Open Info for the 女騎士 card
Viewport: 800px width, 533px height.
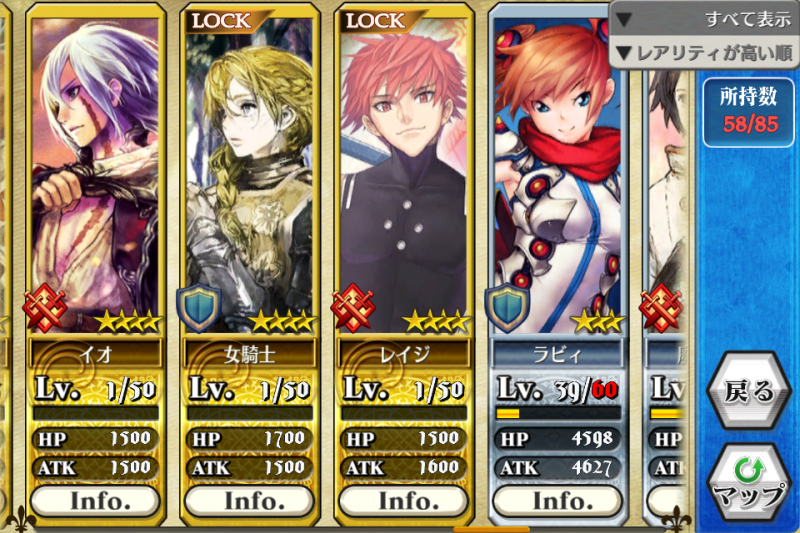pos(251,500)
